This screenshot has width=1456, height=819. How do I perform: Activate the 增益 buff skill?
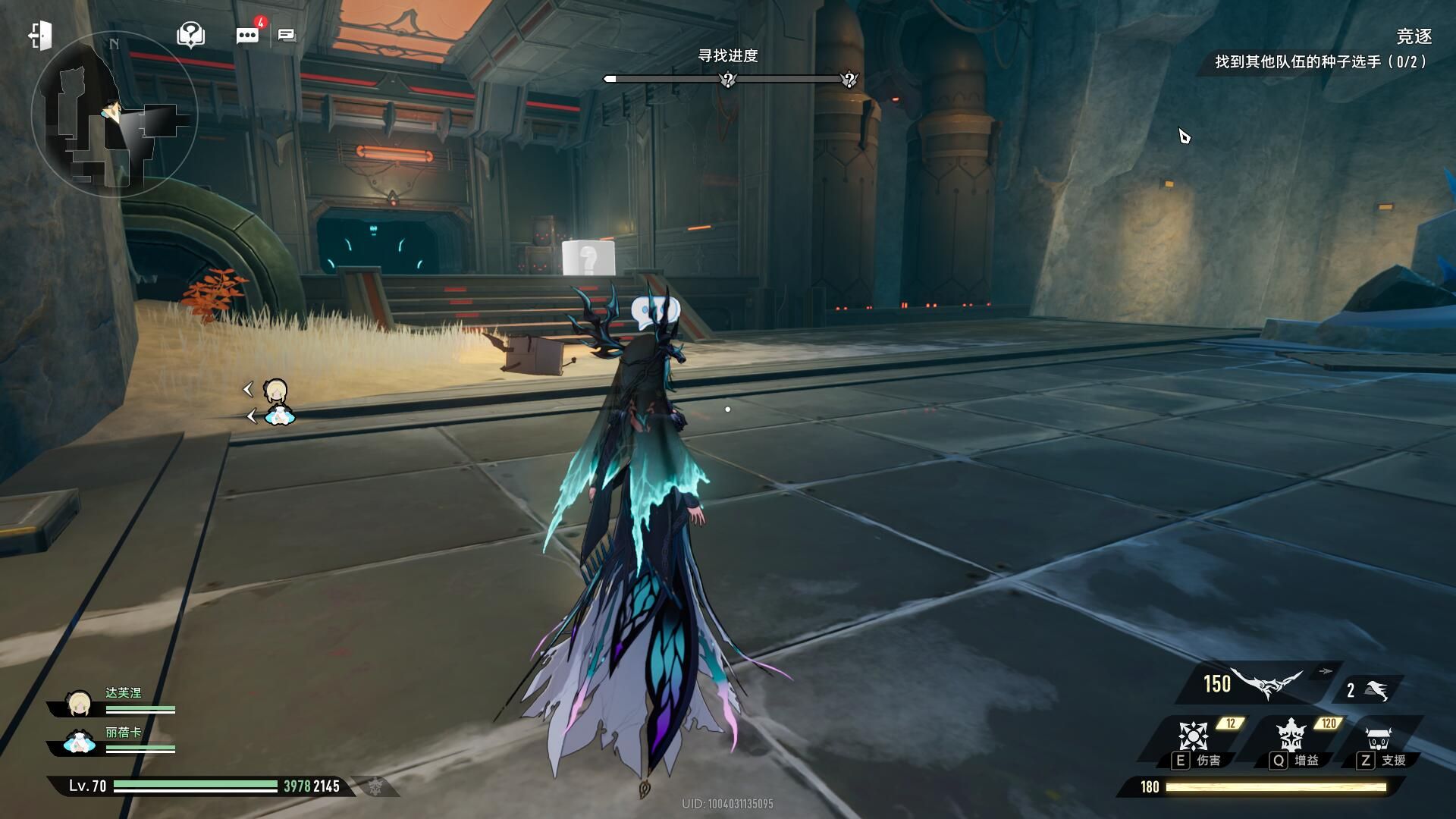(1290, 739)
